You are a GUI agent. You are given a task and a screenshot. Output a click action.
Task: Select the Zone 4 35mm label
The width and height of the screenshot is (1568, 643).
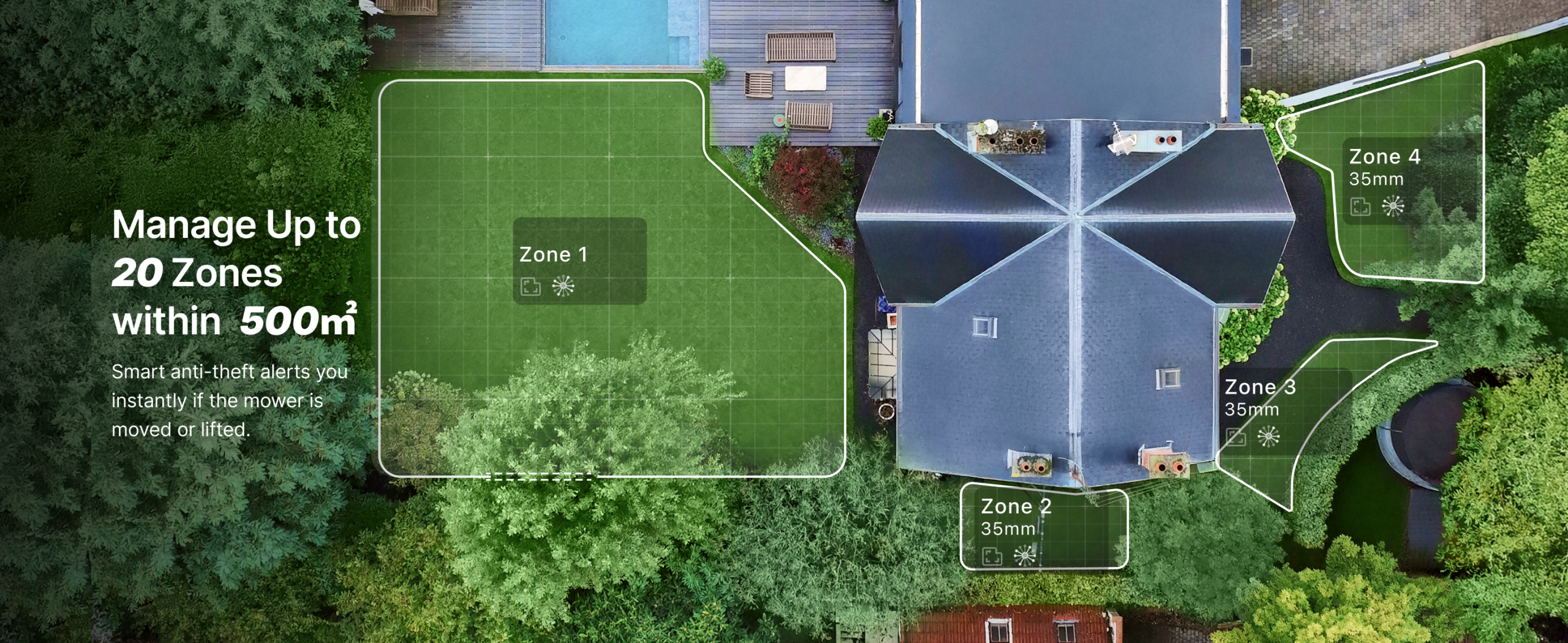tap(1384, 166)
